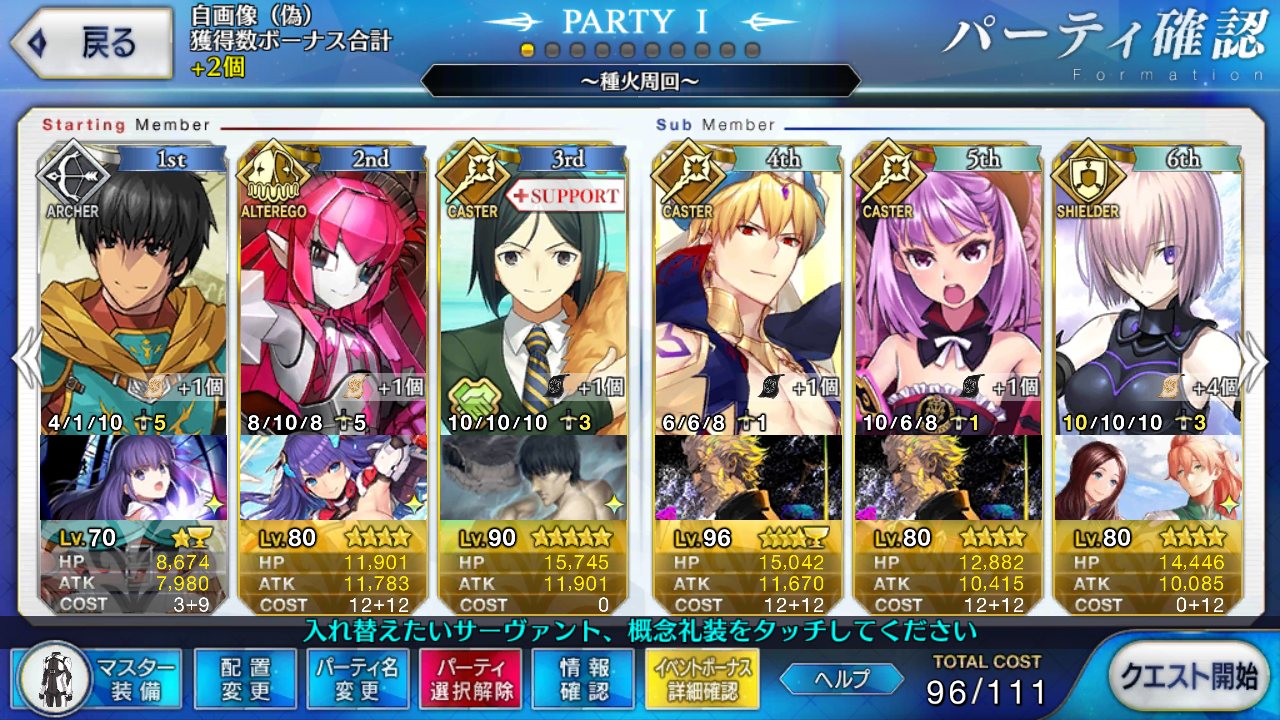Tap the Alterego's craft essence card
This screenshot has width=1280, height=720.
coord(333,477)
